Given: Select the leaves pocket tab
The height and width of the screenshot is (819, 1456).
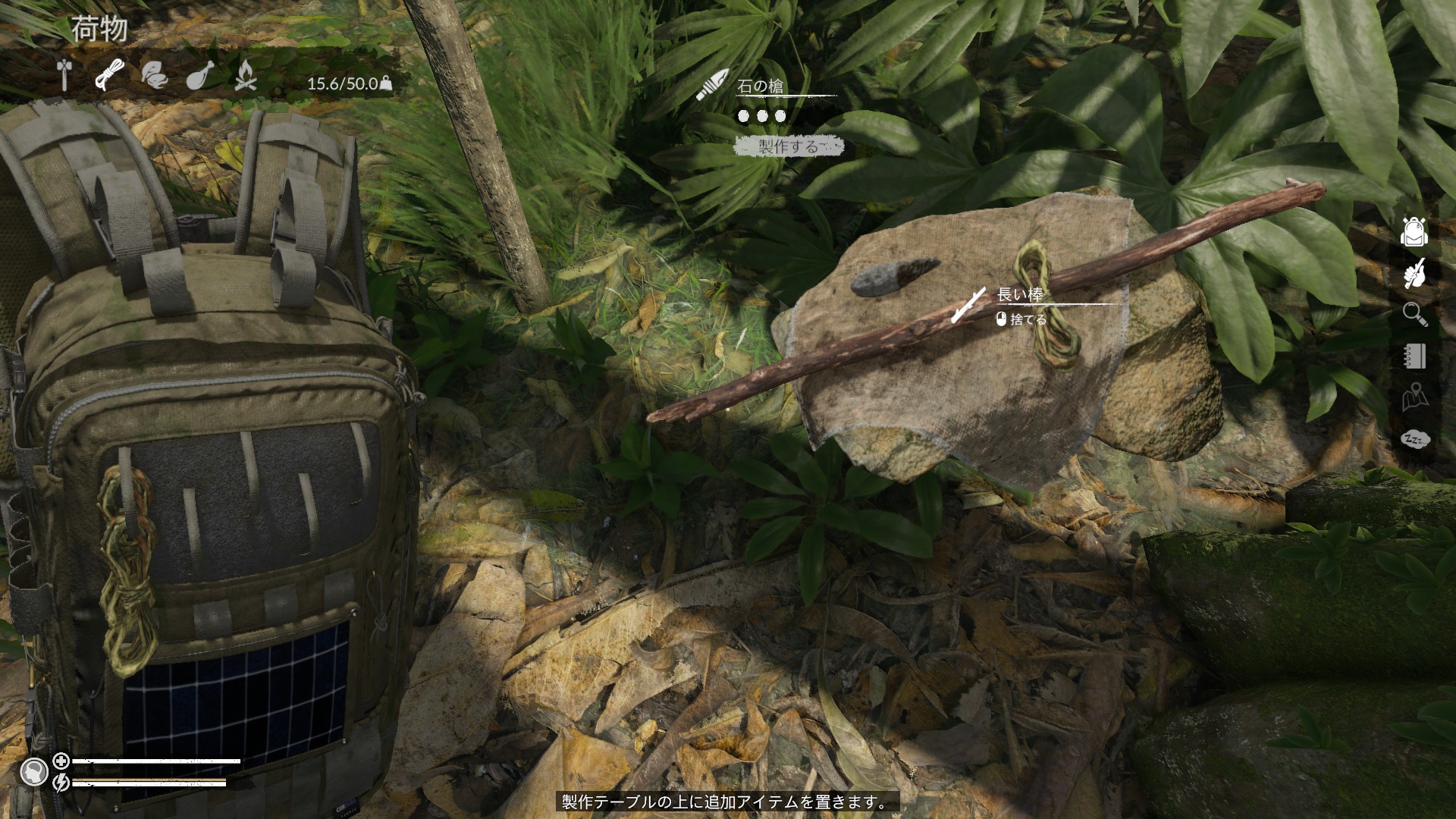Looking at the screenshot, I should coord(154,75).
